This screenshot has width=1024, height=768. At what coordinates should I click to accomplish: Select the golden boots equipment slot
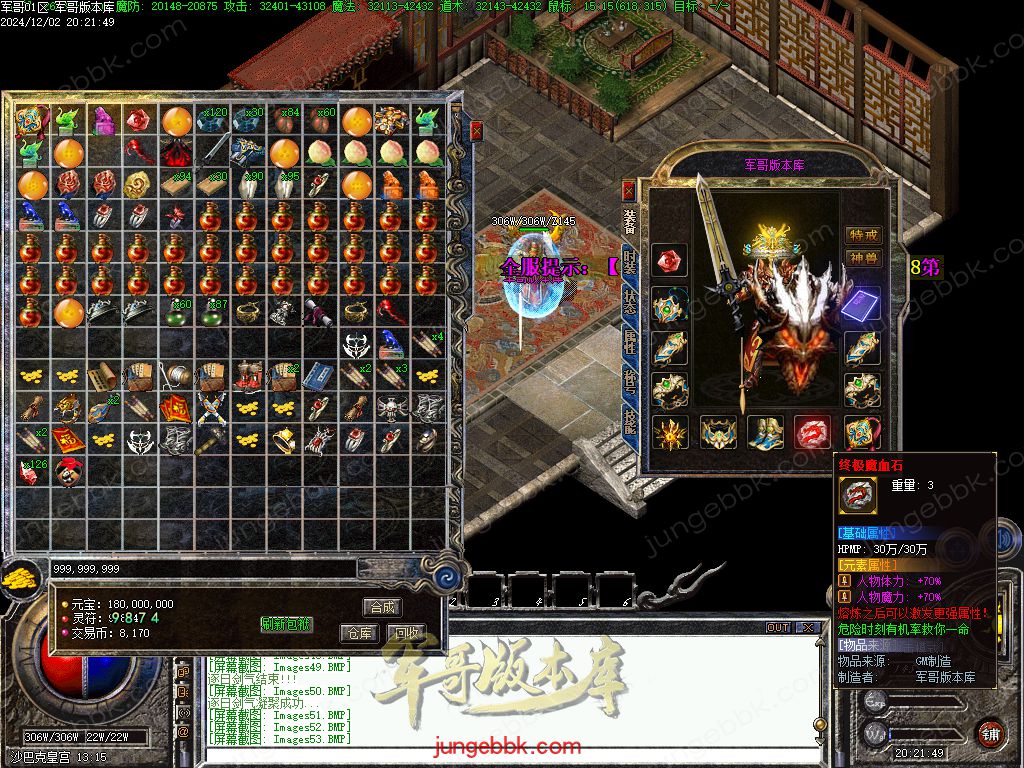[x=765, y=432]
